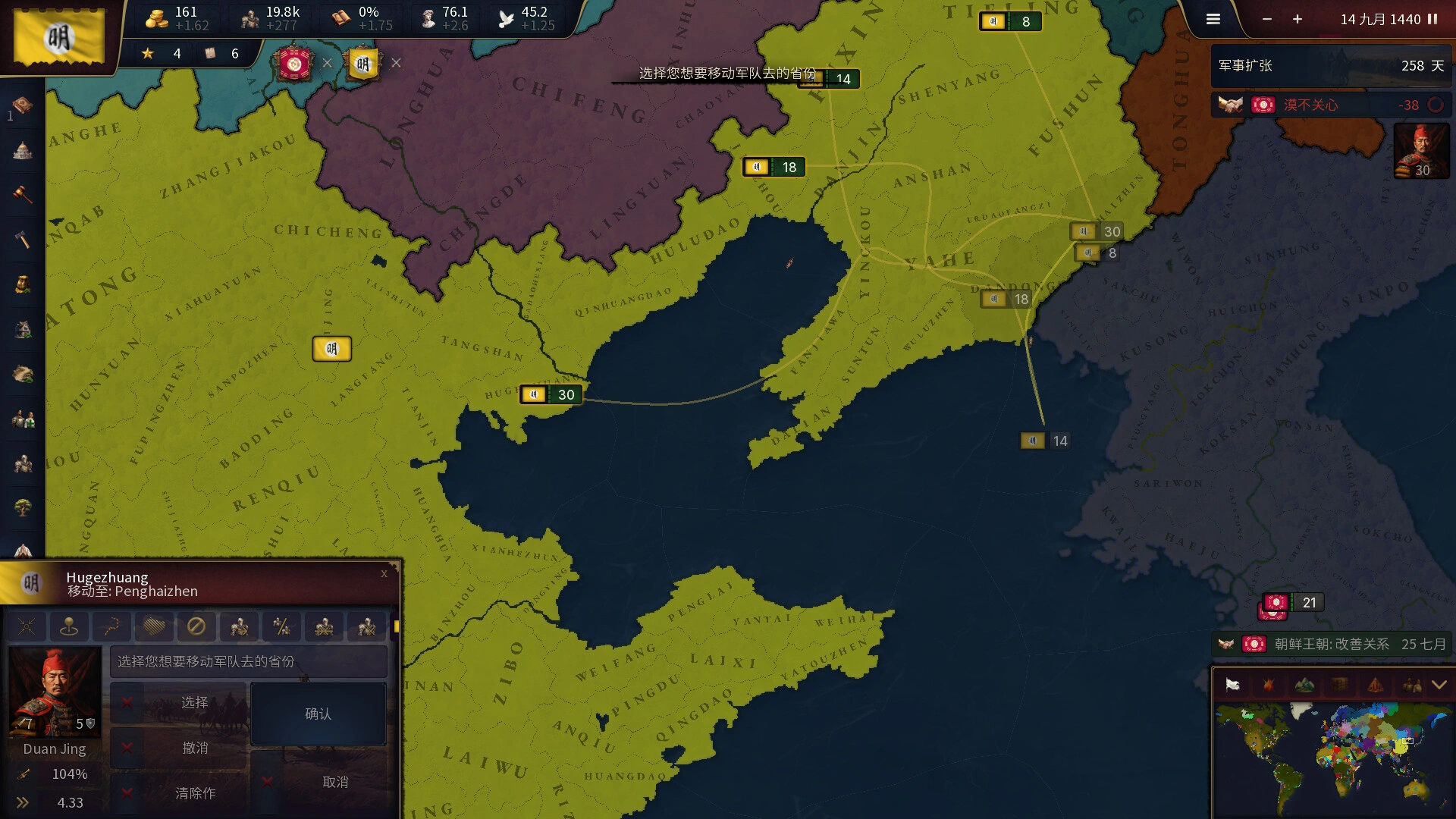
Task: Set an army waypoint with the pin icon
Action: click(68, 626)
